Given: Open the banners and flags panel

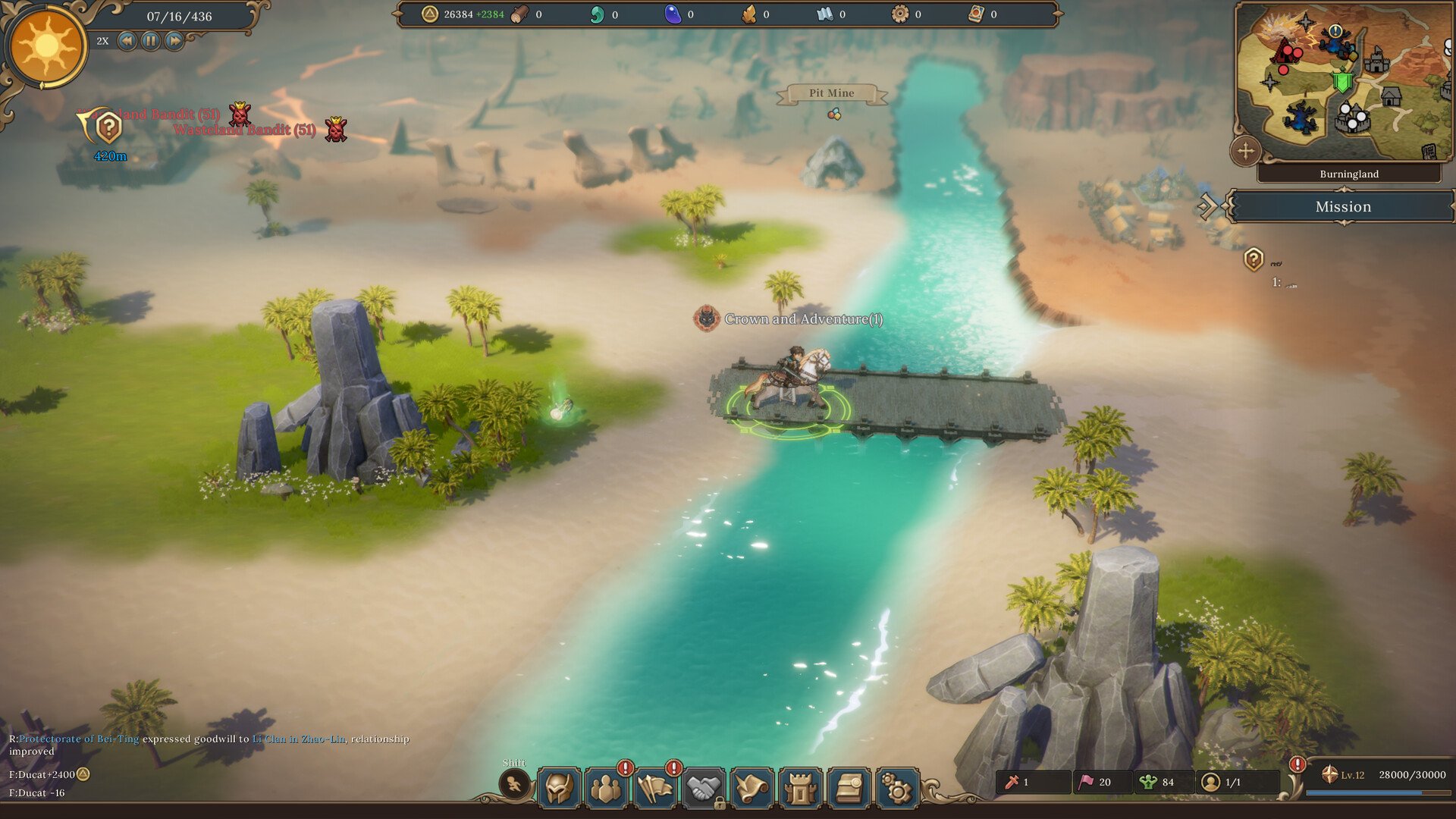Looking at the screenshot, I should pos(656,789).
